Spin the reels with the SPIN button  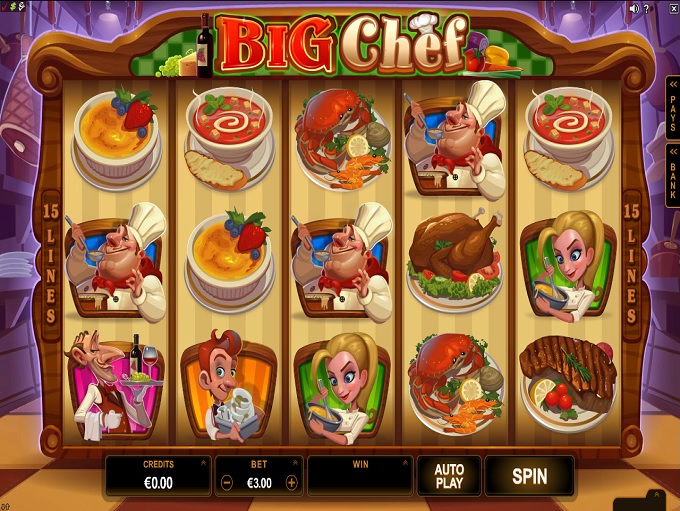529,475
